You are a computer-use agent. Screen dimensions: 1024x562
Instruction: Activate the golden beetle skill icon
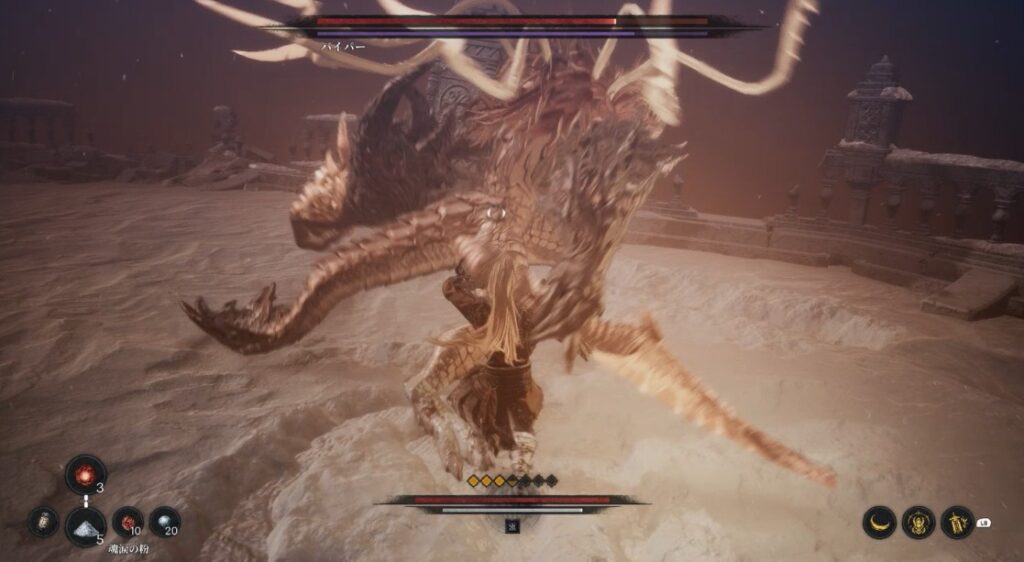tap(919, 522)
